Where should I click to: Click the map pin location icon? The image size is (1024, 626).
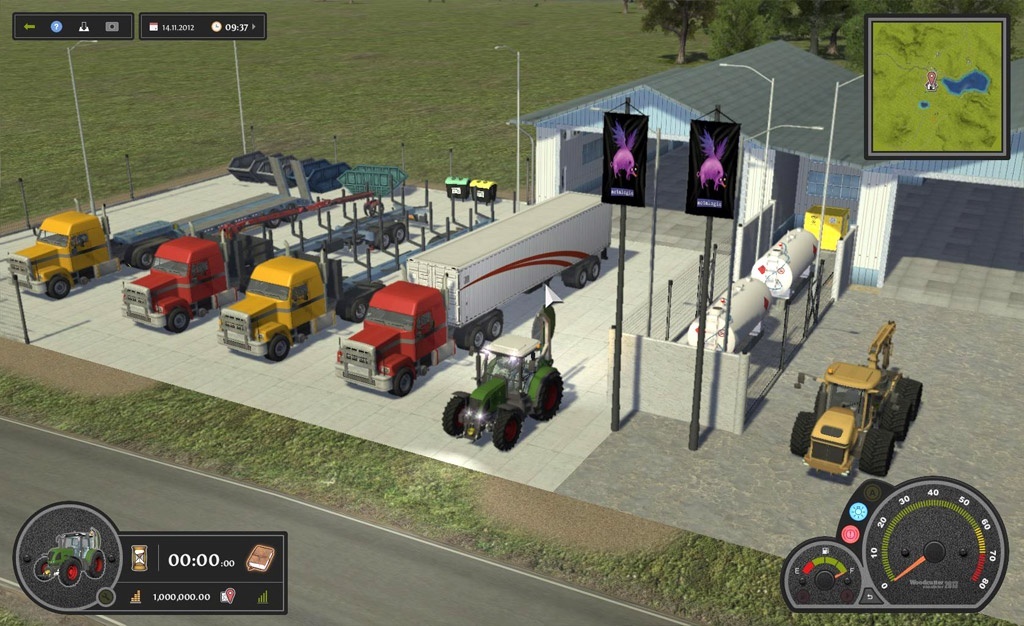coord(228,597)
